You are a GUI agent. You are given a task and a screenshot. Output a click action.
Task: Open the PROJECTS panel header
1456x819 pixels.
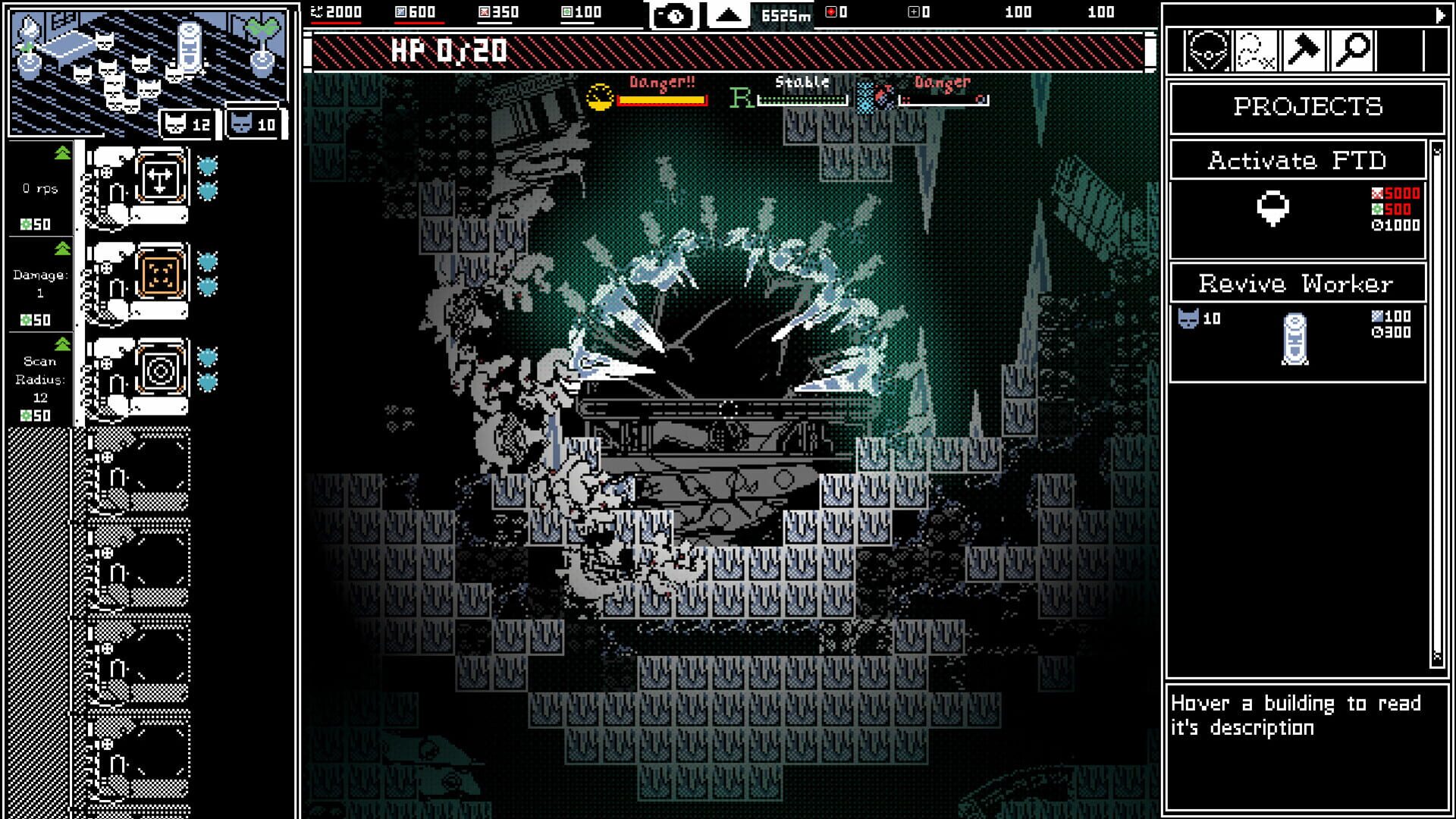(x=1306, y=107)
